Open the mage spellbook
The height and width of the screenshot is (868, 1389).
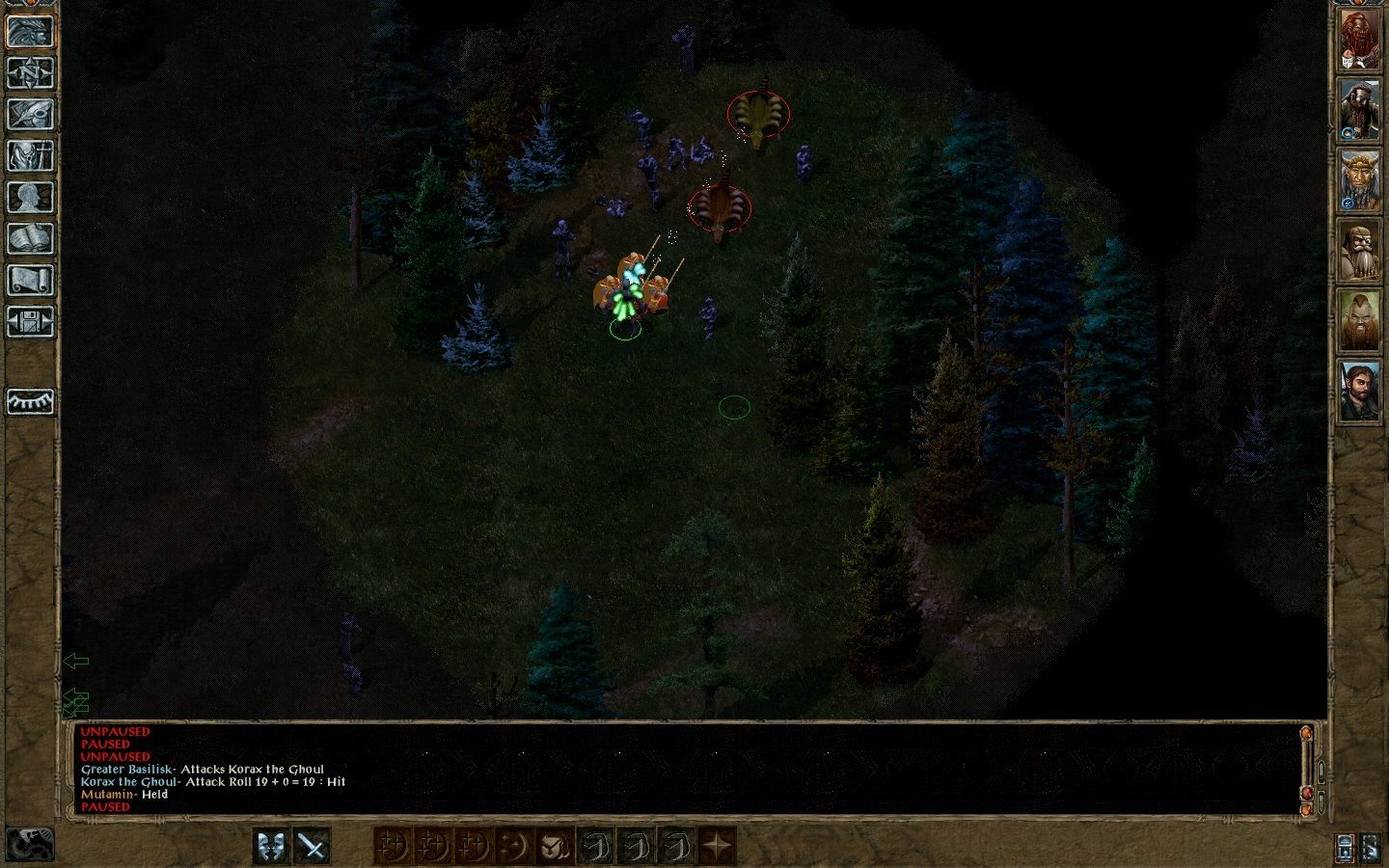pyautogui.click(x=30, y=238)
